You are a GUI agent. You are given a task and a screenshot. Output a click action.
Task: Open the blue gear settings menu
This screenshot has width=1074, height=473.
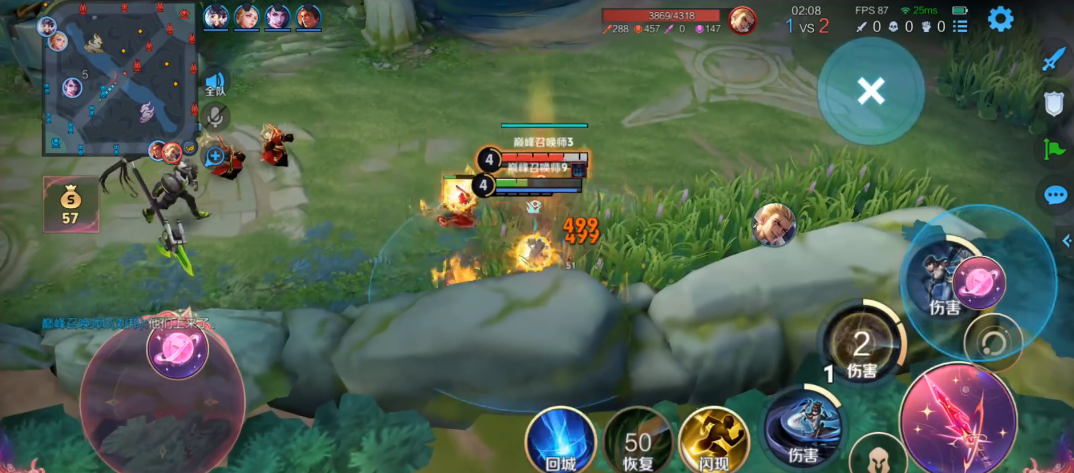pyautogui.click(x=1000, y=19)
